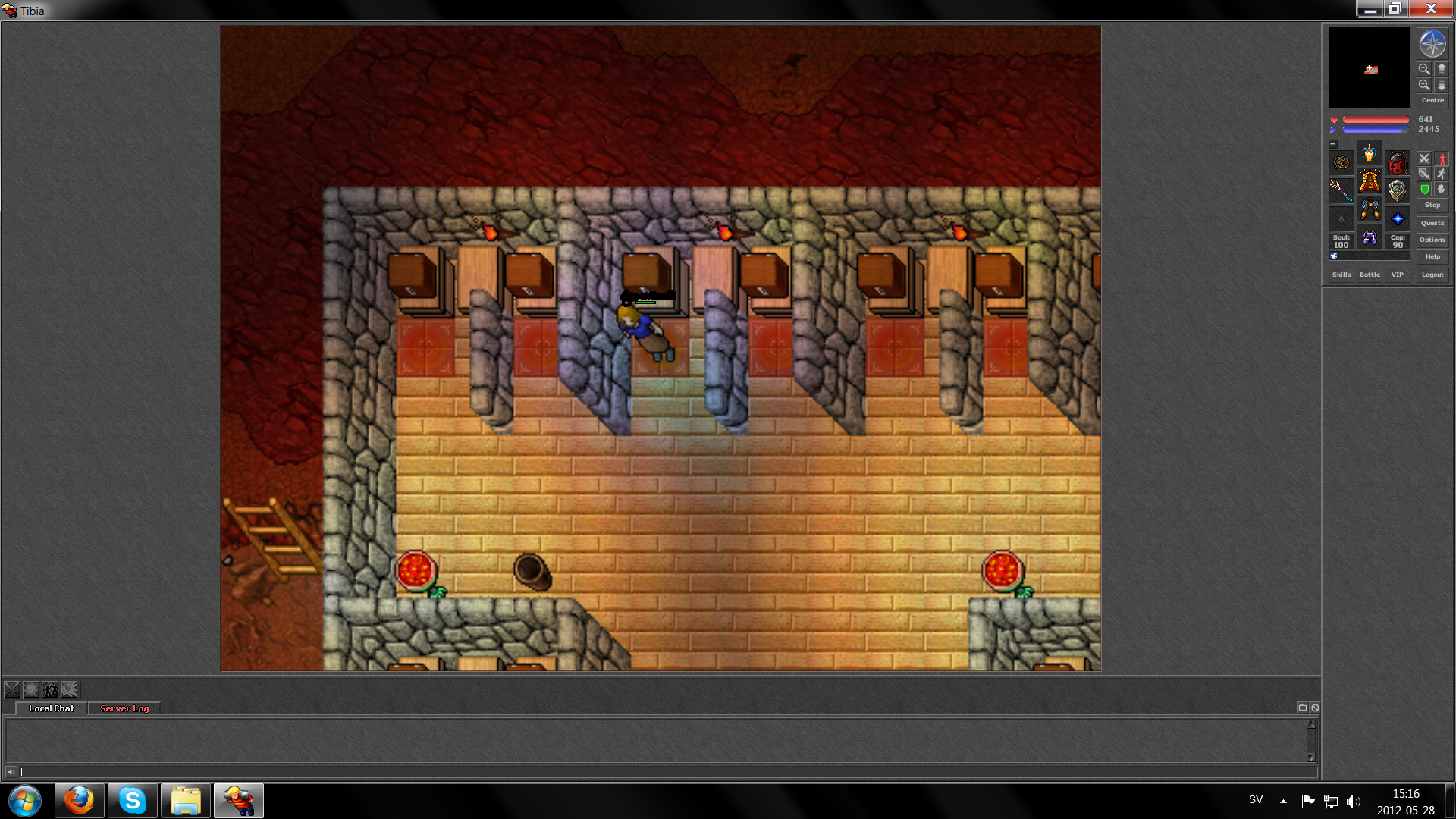Select the golden helmet equipment slot
This screenshot has width=1456, height=819.
pyautogui.click(x=1369, y=154)
